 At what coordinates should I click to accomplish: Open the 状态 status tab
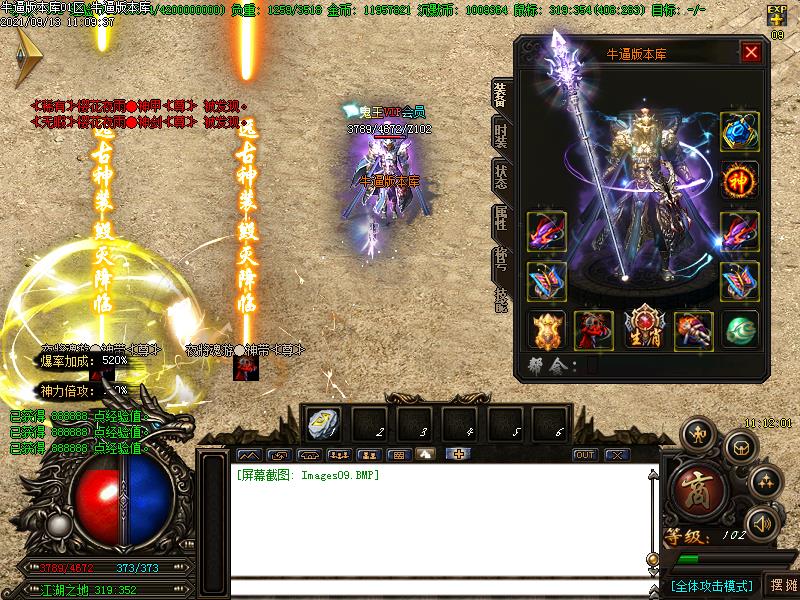pos(501,177)
